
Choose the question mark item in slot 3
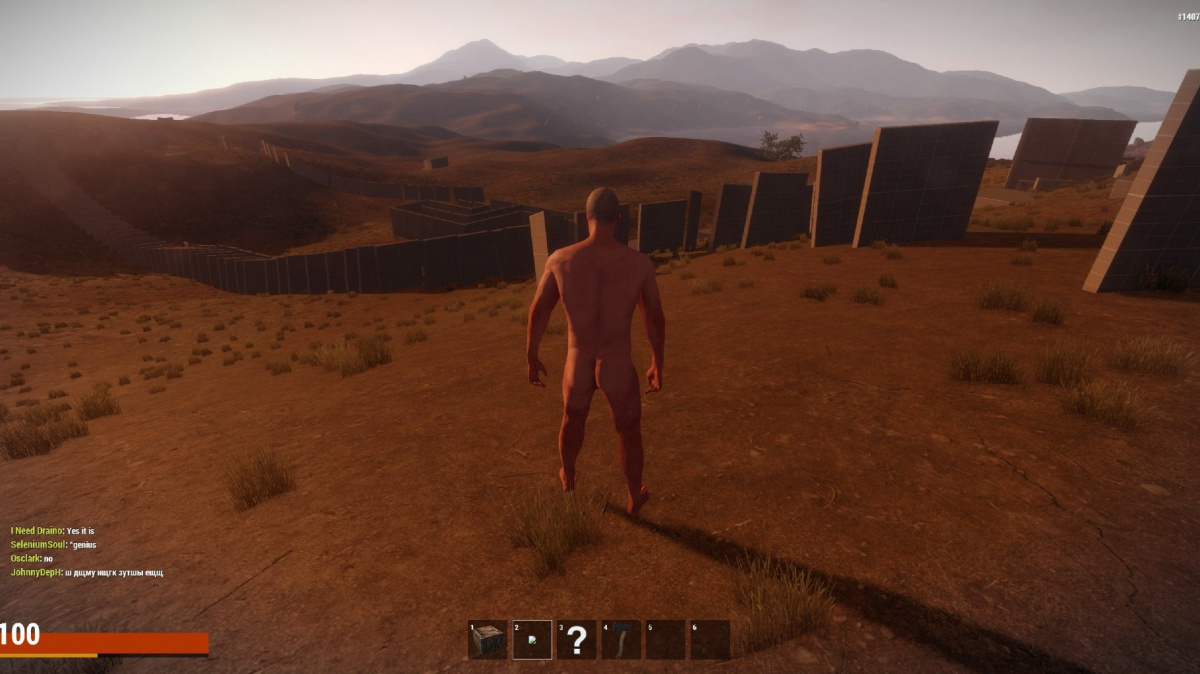(576, 640)
